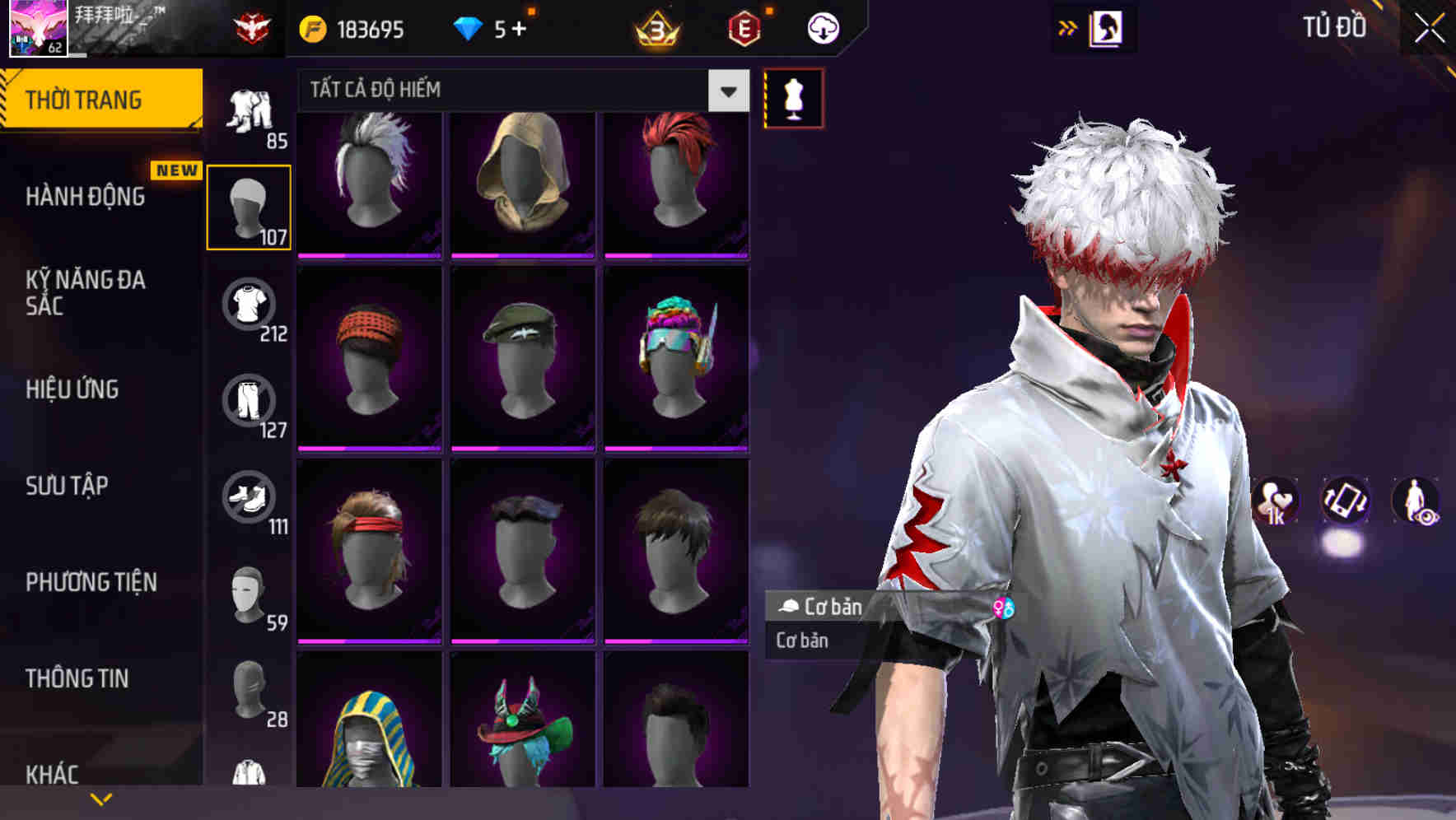Expand more categories with the yellow down chevron

[101, 797]
